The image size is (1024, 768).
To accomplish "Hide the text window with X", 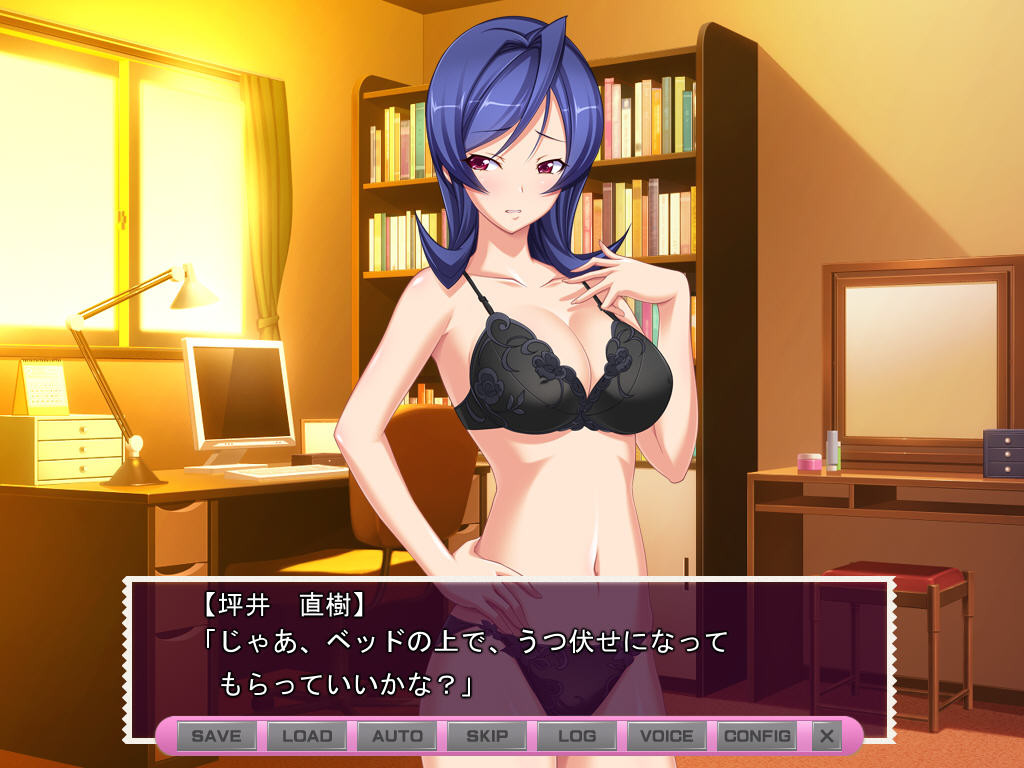I will coord(826,736).
